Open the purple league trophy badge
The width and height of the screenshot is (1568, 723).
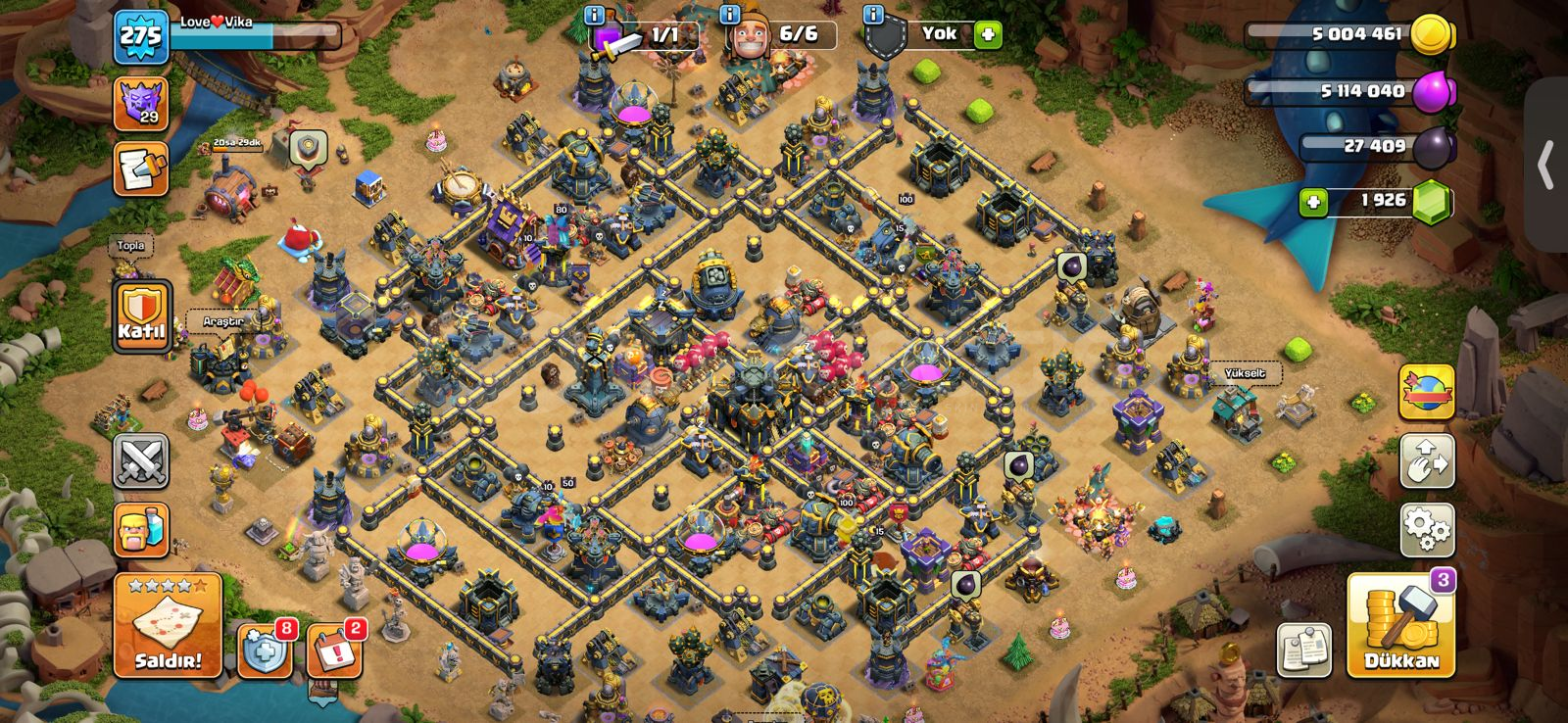(x=141, y=103)
